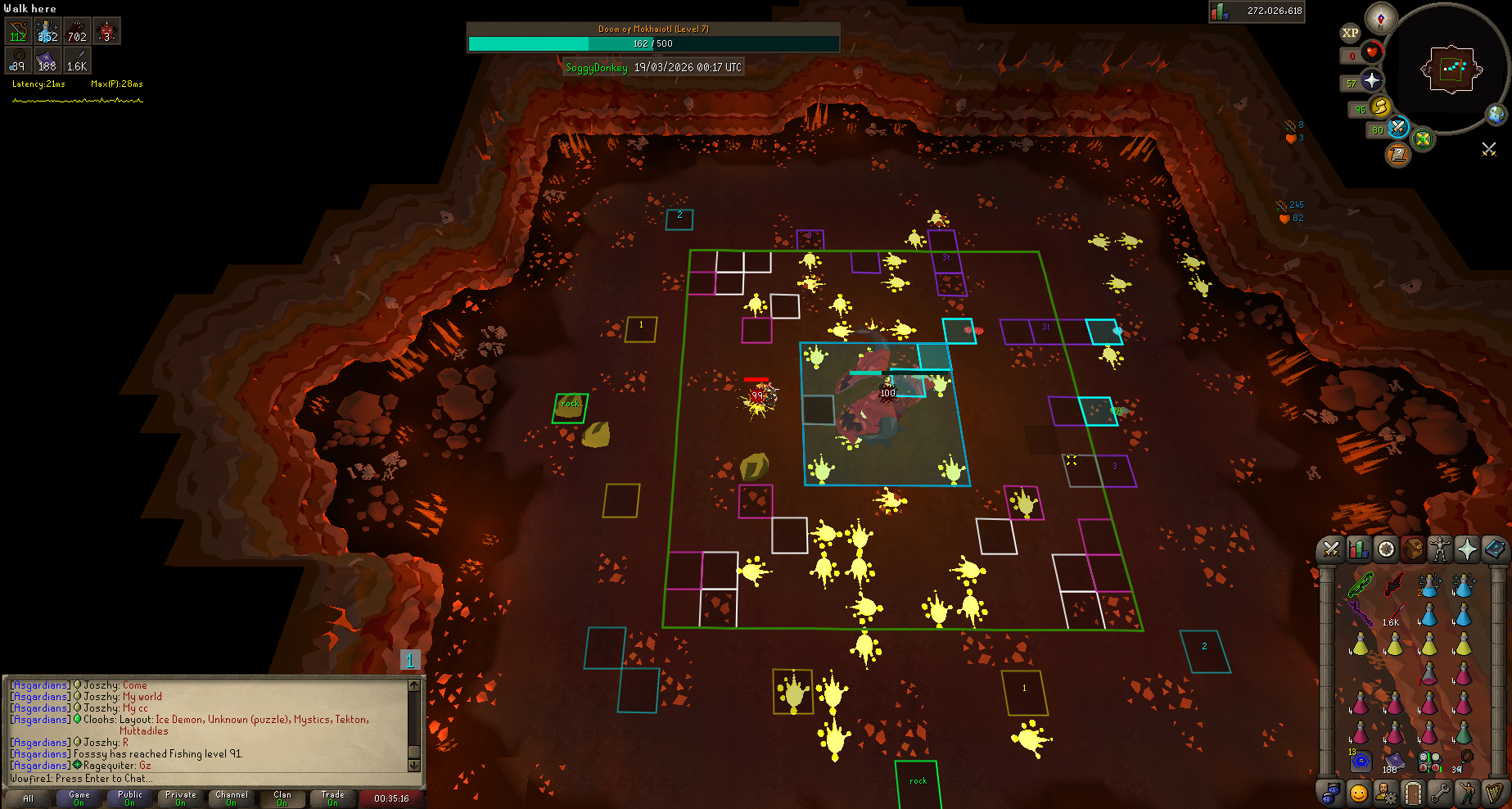Switch to the Skills tab

pyautogui.click(x=1359, y=549)
